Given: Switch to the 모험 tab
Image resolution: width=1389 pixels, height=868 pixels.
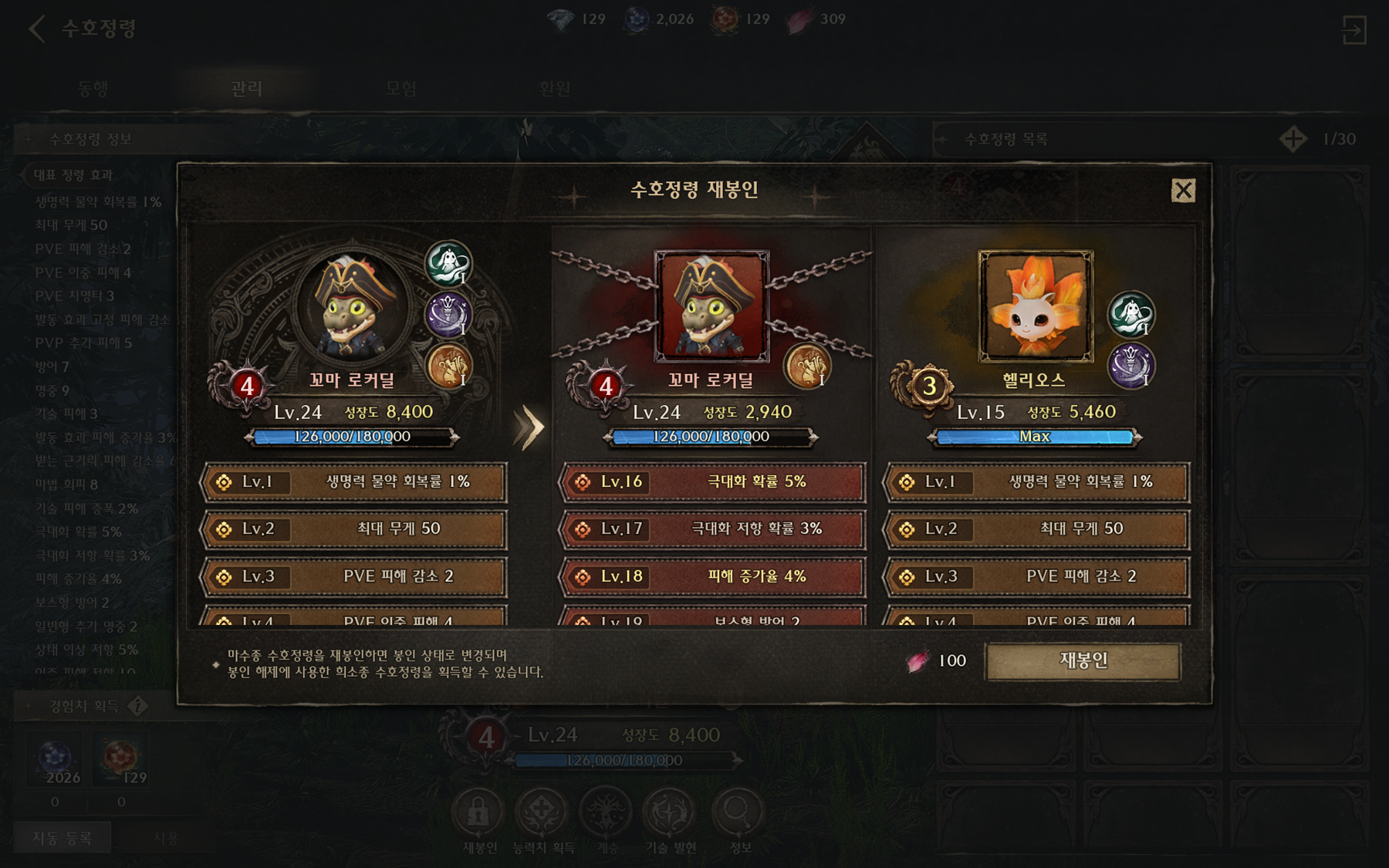Looking at the screenshot, I should coord(401,89).
